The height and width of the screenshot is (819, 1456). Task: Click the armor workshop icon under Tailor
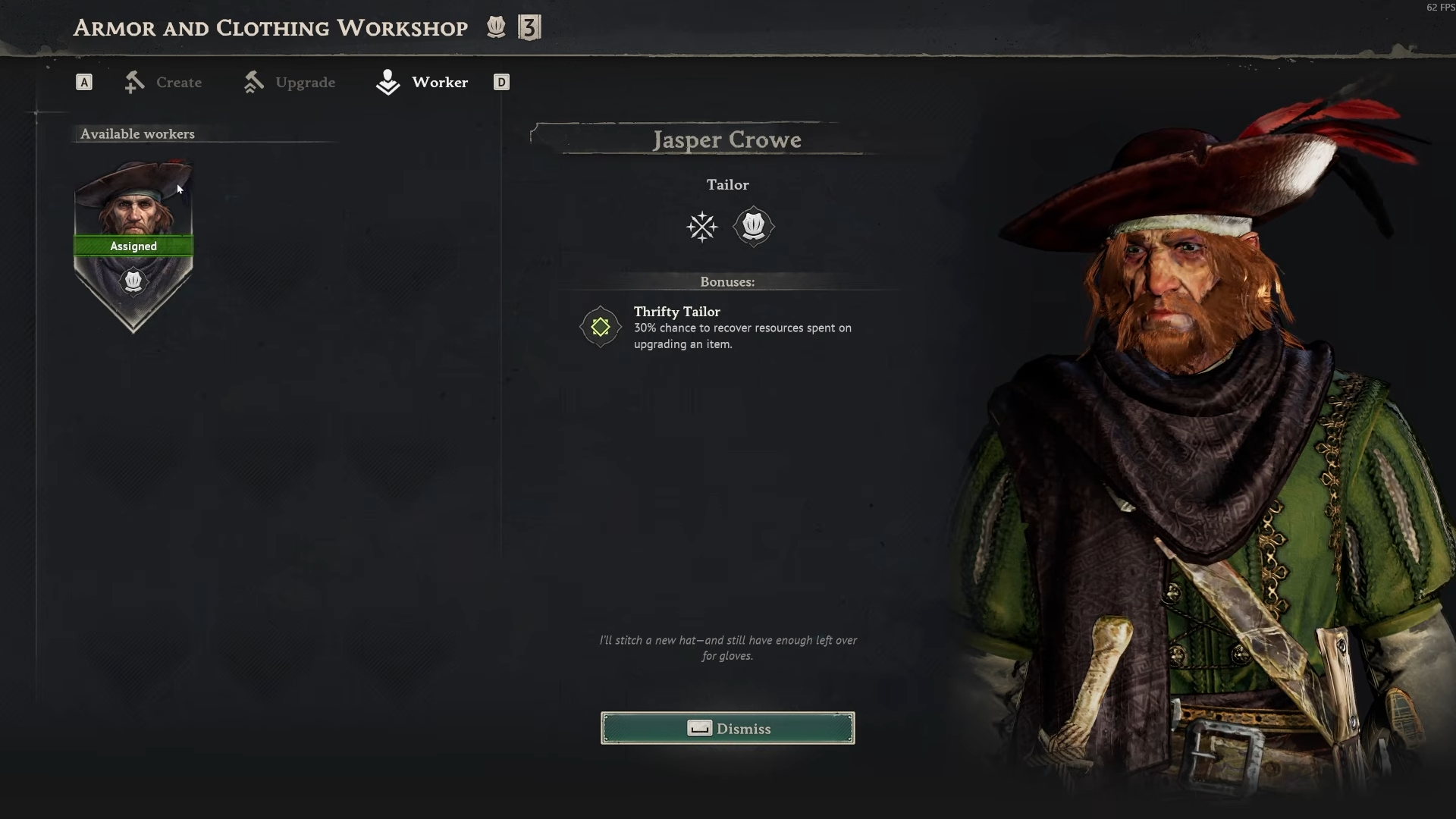pyautogui.click(x=753, y=226)
